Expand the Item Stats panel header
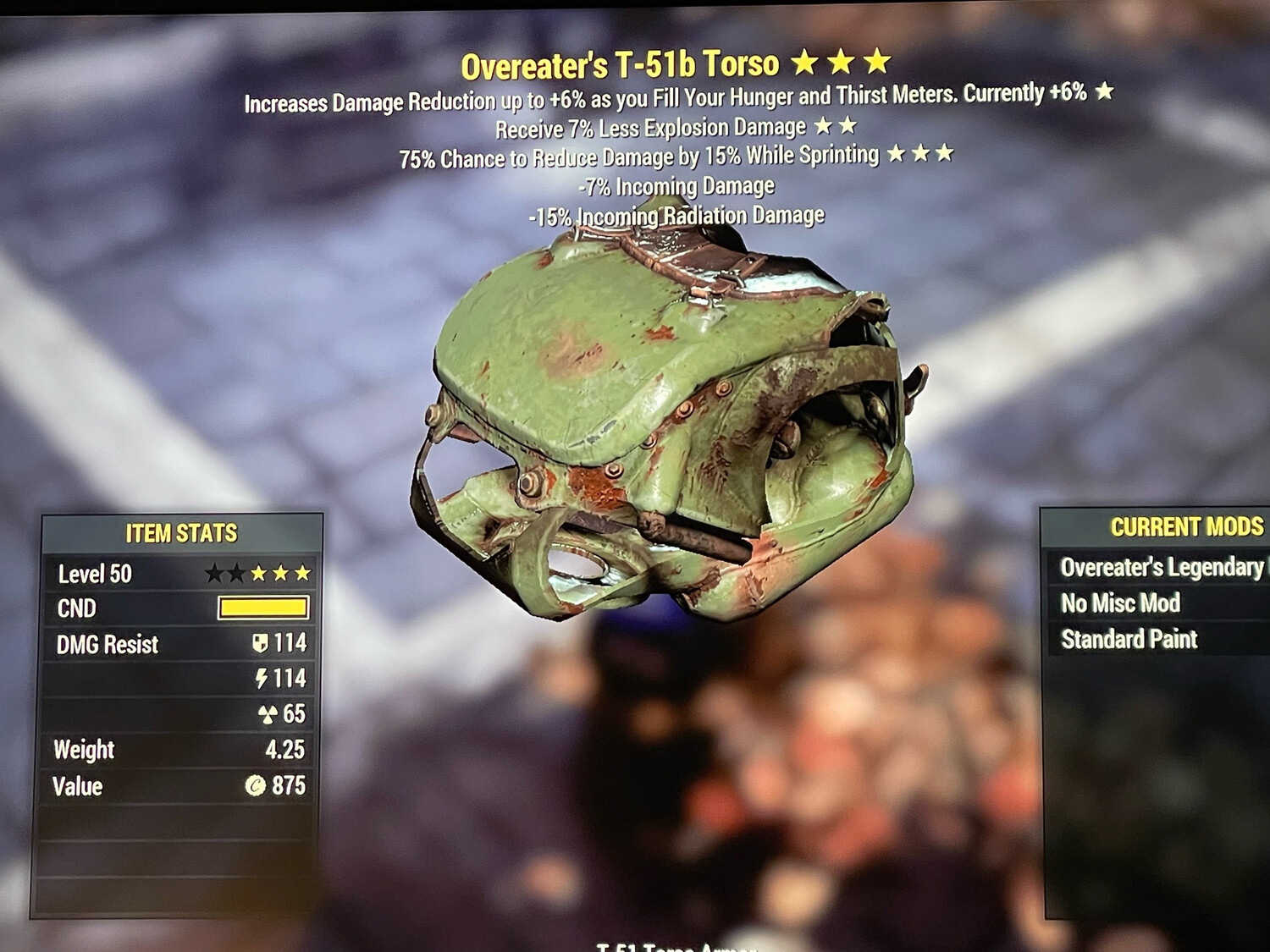1270x952 pixels. click(180, 533)
